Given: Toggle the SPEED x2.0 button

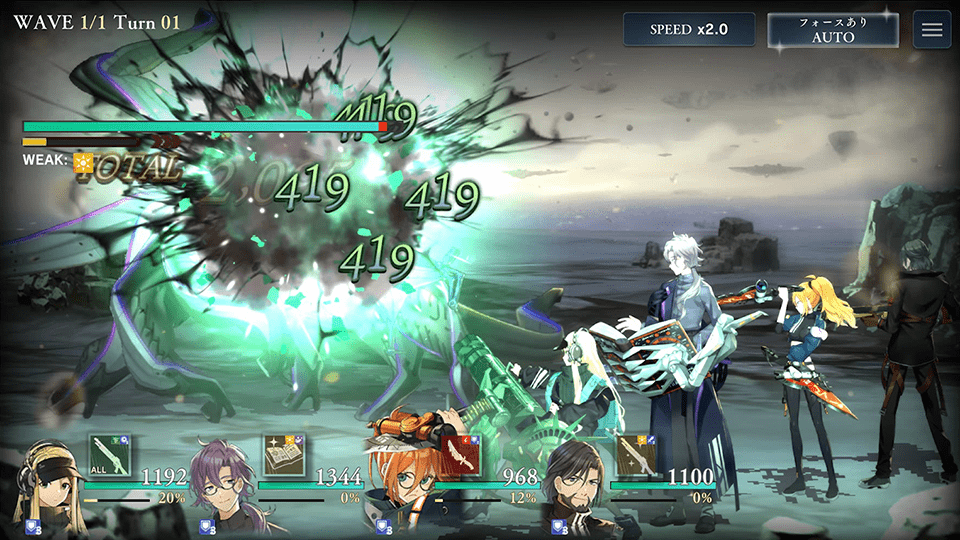Looking at the screenshot, I should point(688,29).
